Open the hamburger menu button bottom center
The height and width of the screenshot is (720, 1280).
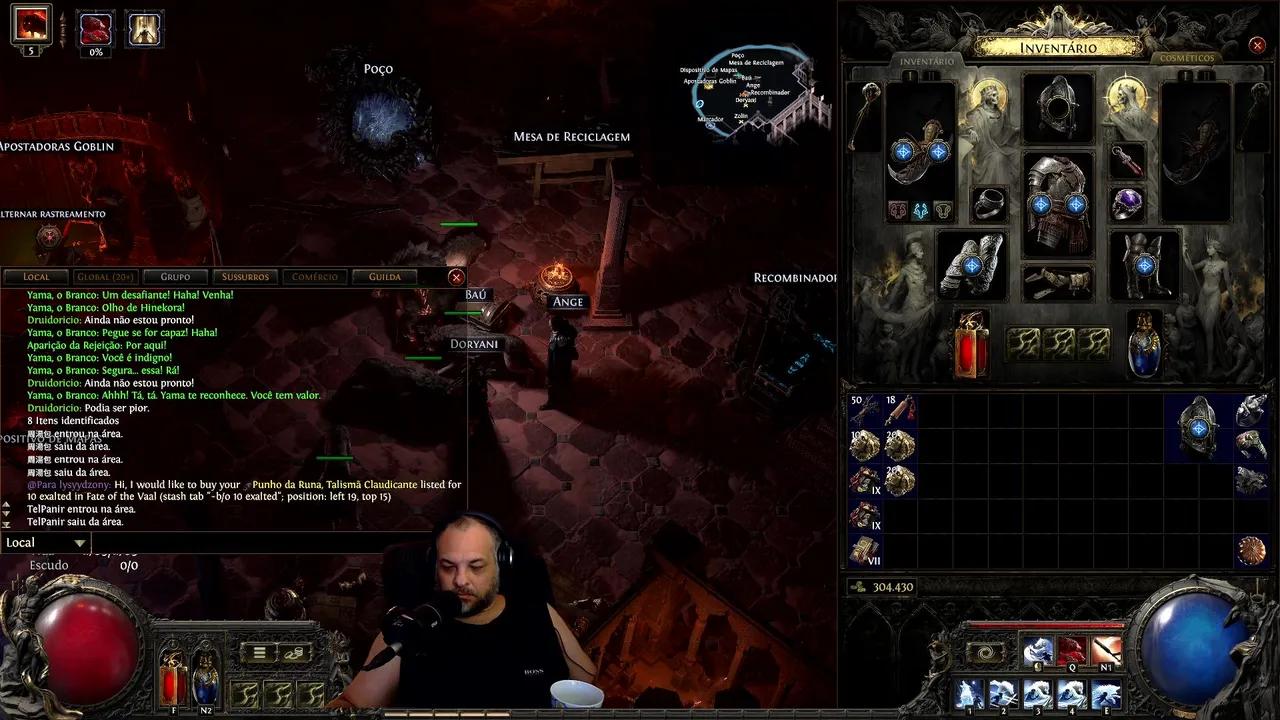(x=259, y=651)
